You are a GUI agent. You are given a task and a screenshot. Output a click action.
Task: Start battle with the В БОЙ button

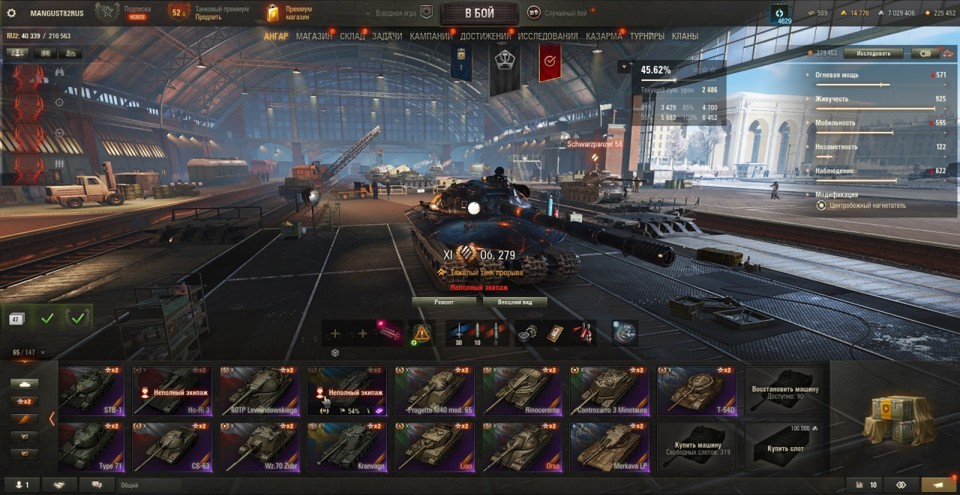point(479,13)
